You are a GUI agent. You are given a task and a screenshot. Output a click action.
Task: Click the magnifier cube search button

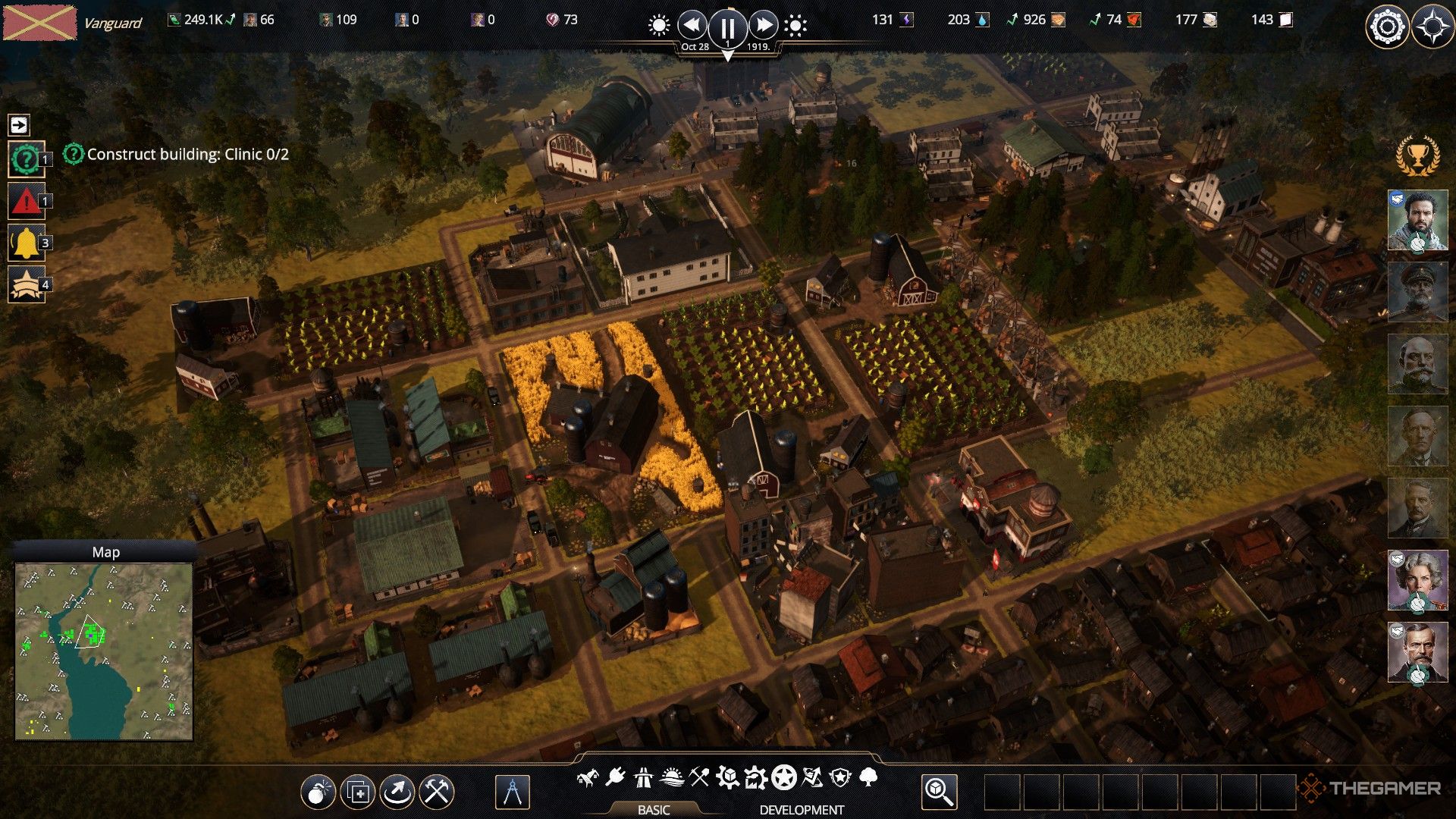(x=939, y=792)
